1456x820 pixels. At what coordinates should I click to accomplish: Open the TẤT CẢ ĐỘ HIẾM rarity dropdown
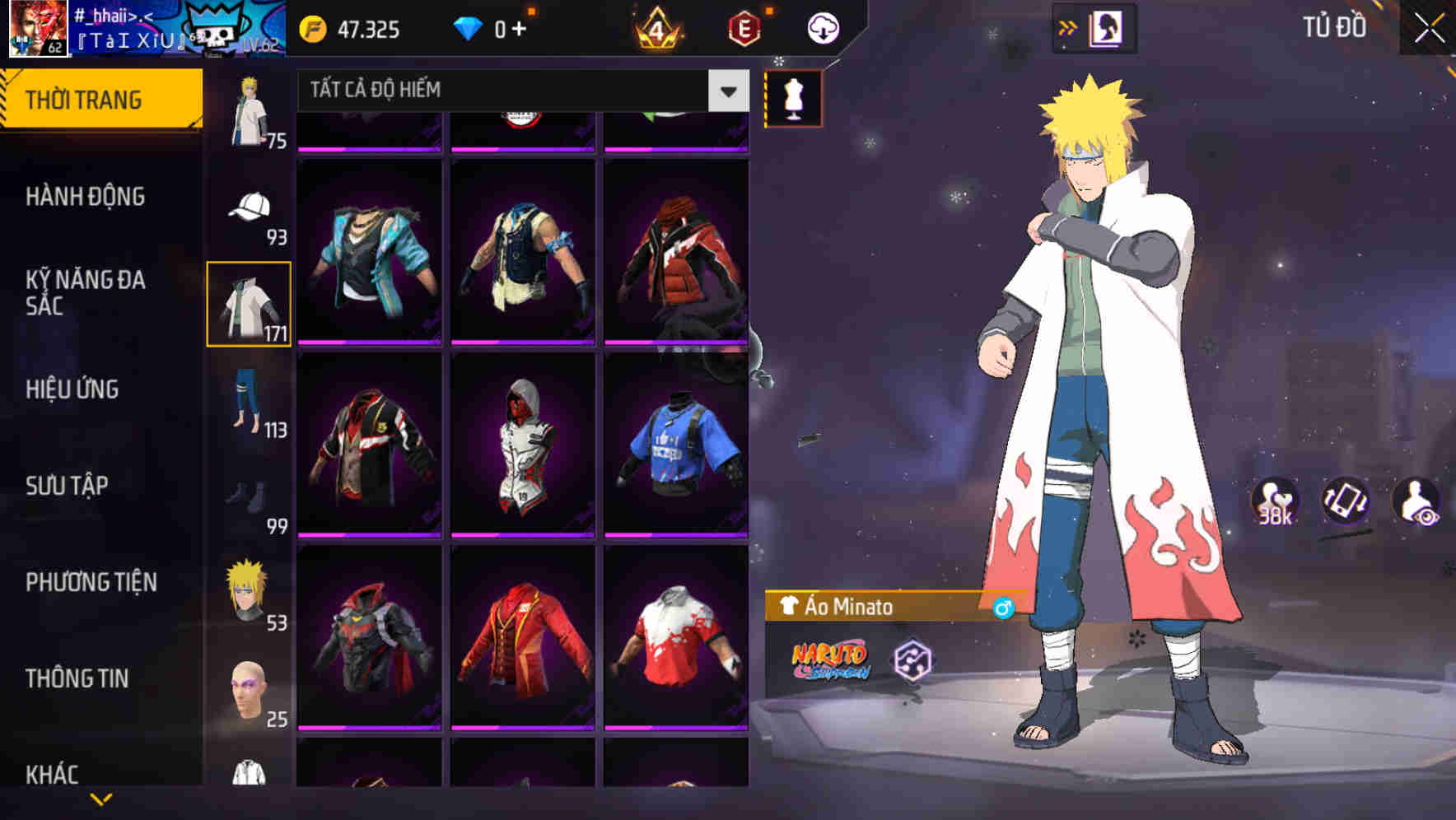[502, 91]
